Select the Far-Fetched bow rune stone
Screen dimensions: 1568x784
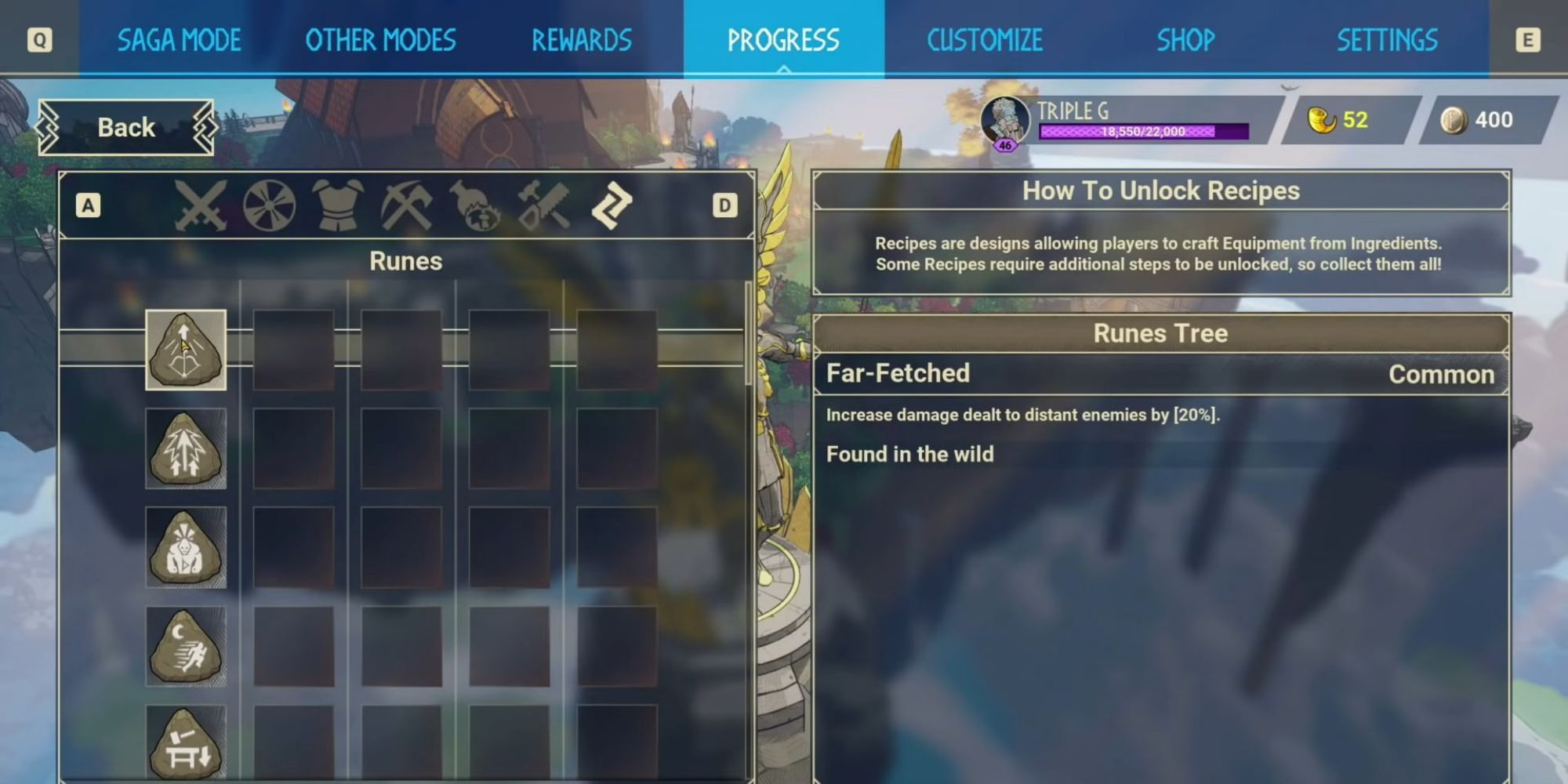click(x=184, y=350)
